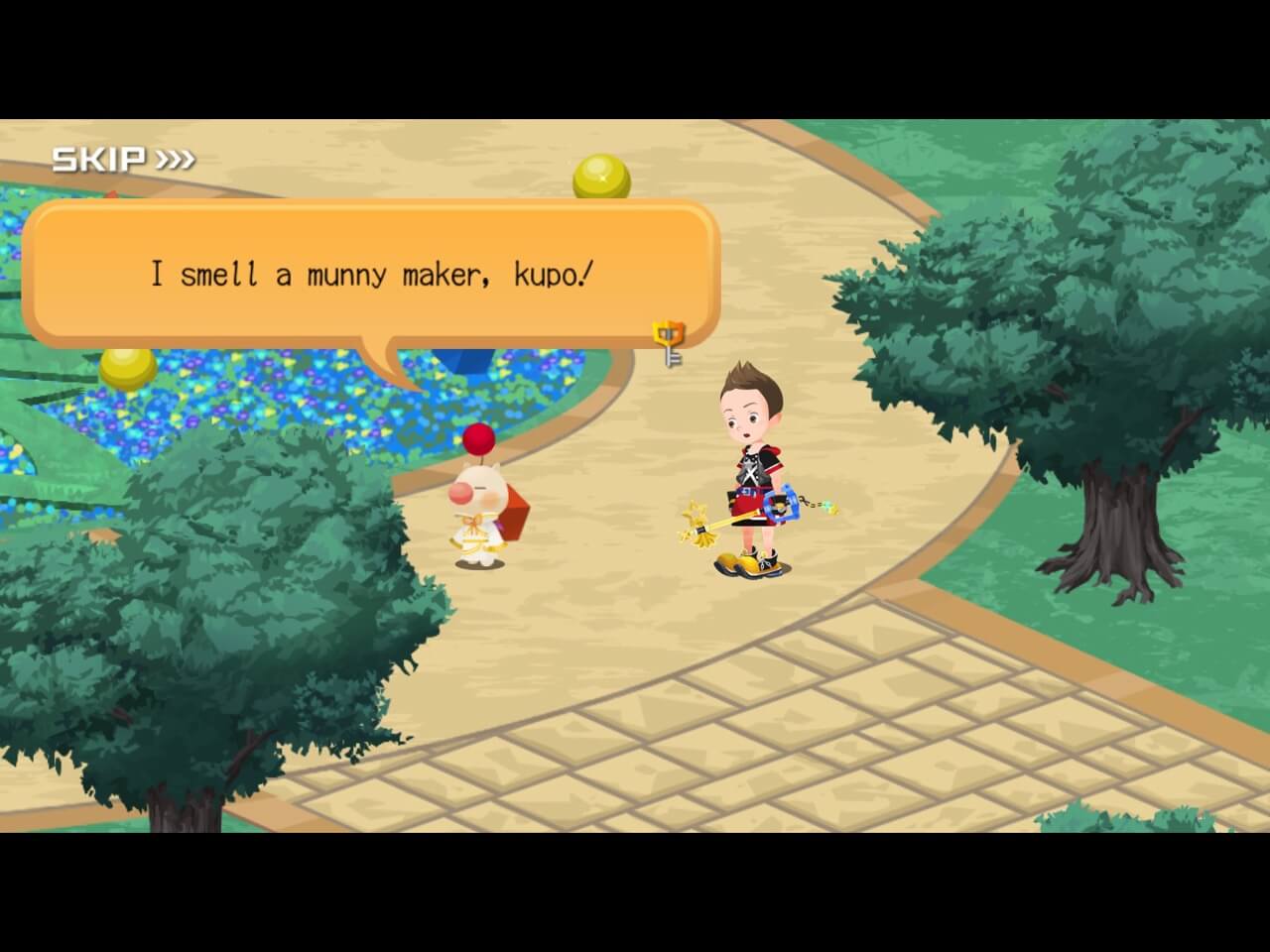The height and width of the screenshot is (952, 1270).
Task: Advance the moogle's munny maker dialogue bubble
Action: [370, 274]
